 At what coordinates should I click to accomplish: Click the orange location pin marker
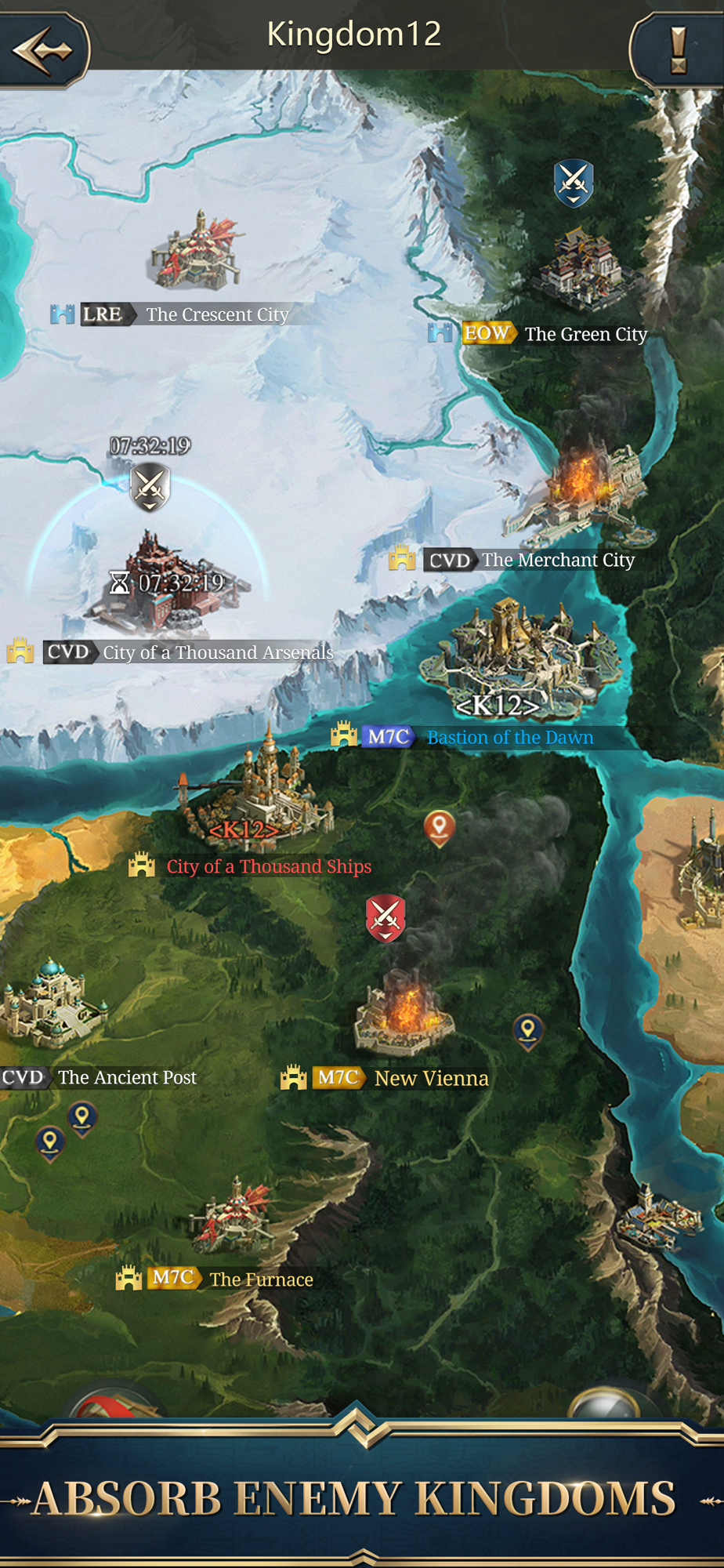440,827
